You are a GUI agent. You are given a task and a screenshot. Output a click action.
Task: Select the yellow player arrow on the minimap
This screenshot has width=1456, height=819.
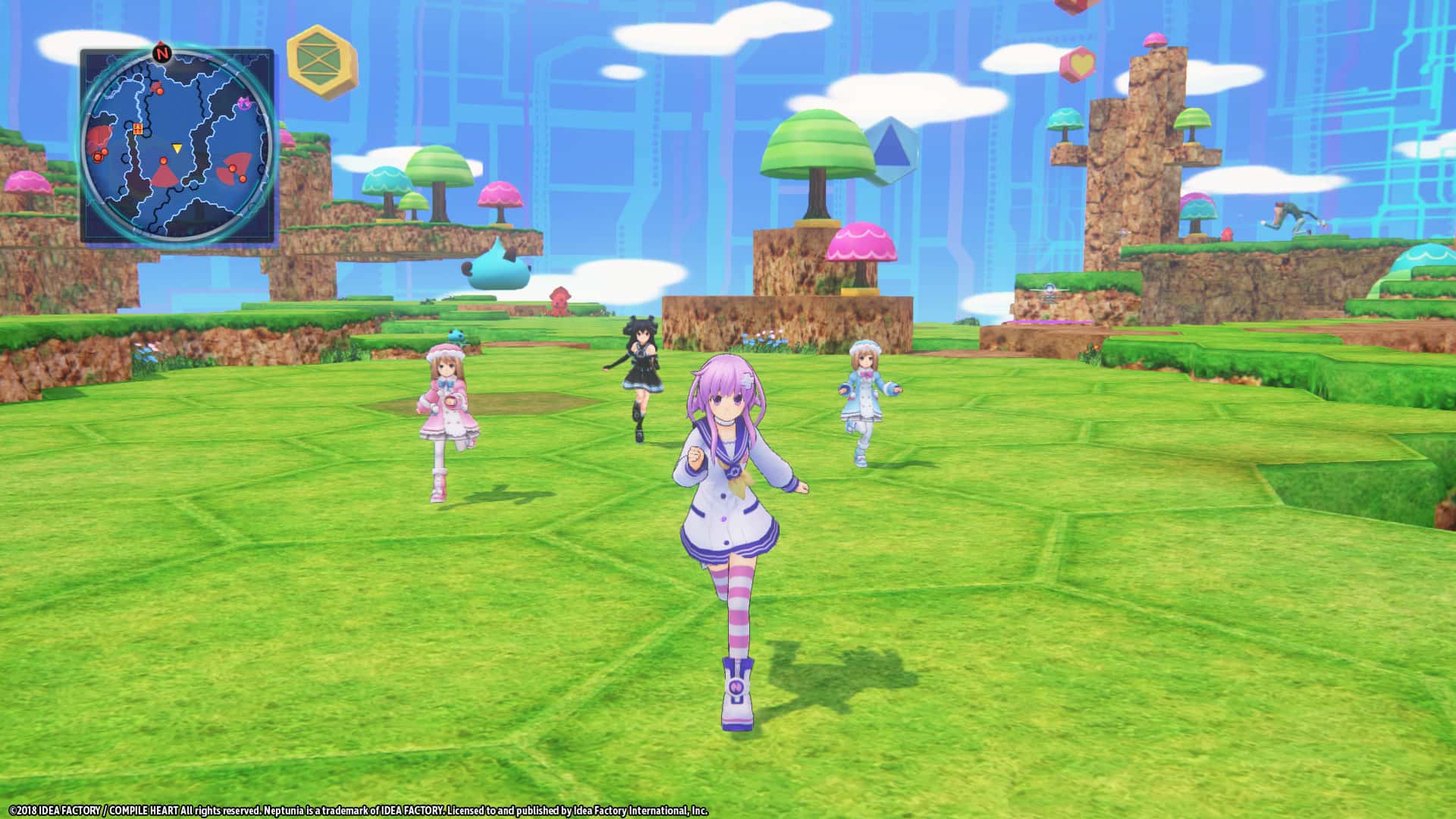coord(177,147)
